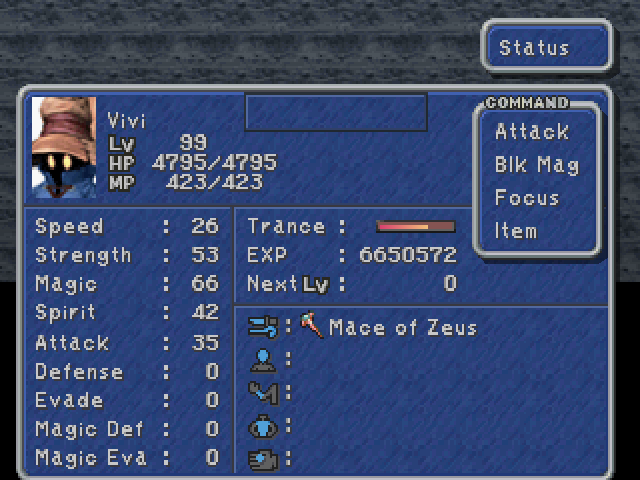Select the Attack command
This screenshot has height=480, width=640.
click(x=531, y=132)
